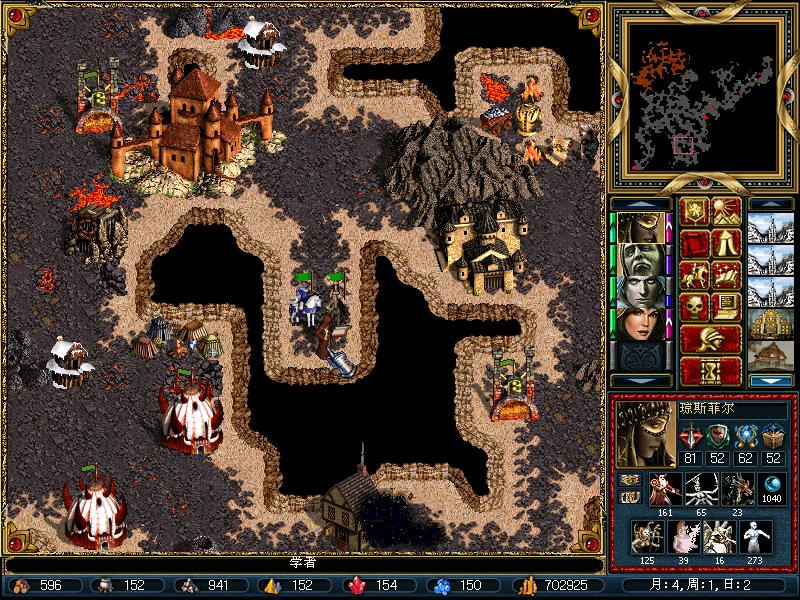
Task: Open the spellbook with the sparkling book button
Action: [x=727, y=275]
